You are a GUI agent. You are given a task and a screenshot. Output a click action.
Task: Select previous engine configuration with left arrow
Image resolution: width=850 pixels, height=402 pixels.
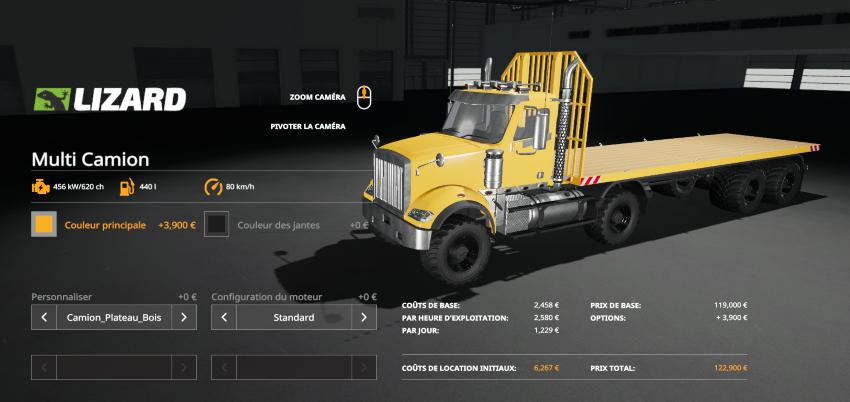(224, 318)
